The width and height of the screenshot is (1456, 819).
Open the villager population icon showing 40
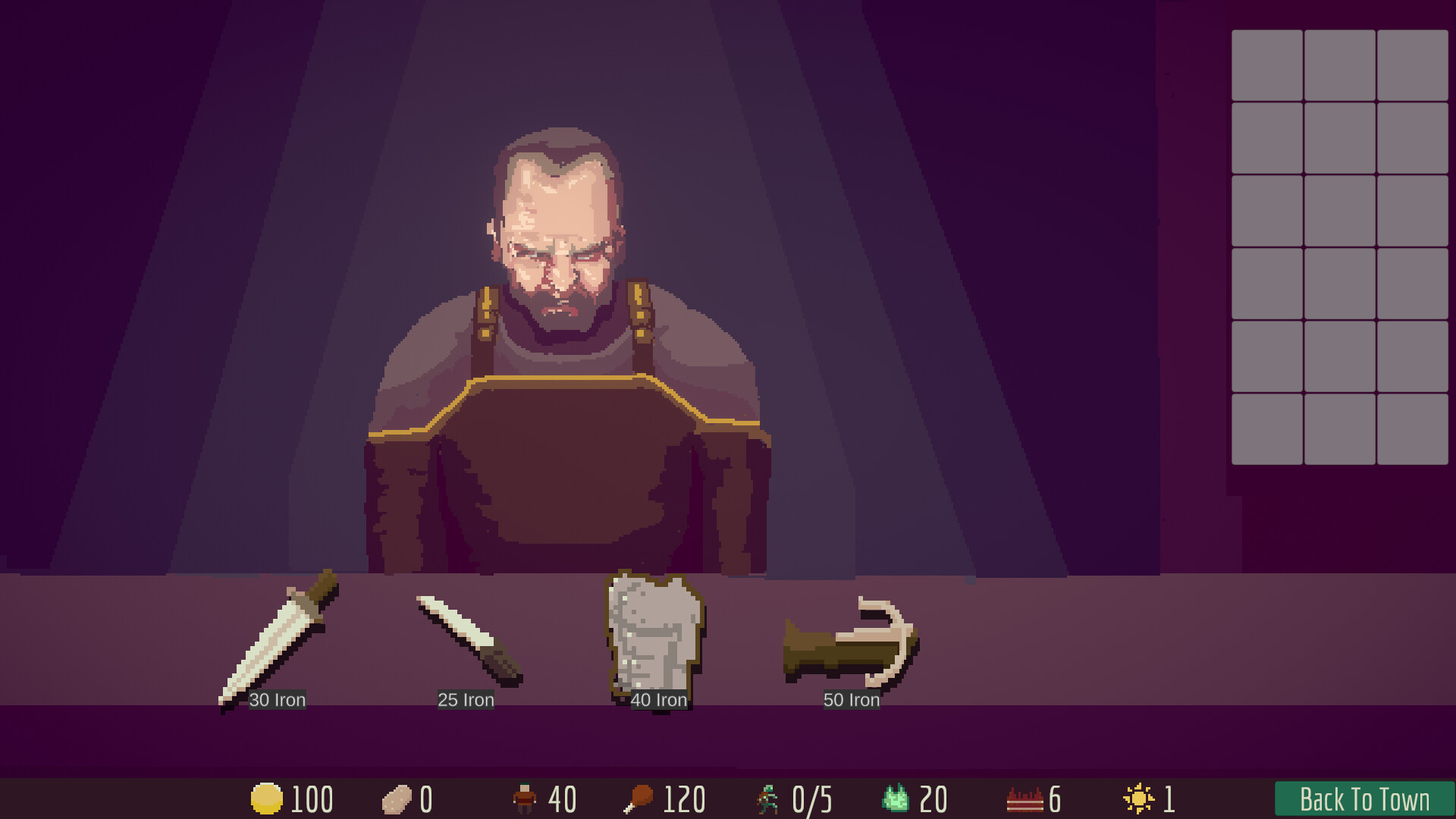tap(526, 798)
